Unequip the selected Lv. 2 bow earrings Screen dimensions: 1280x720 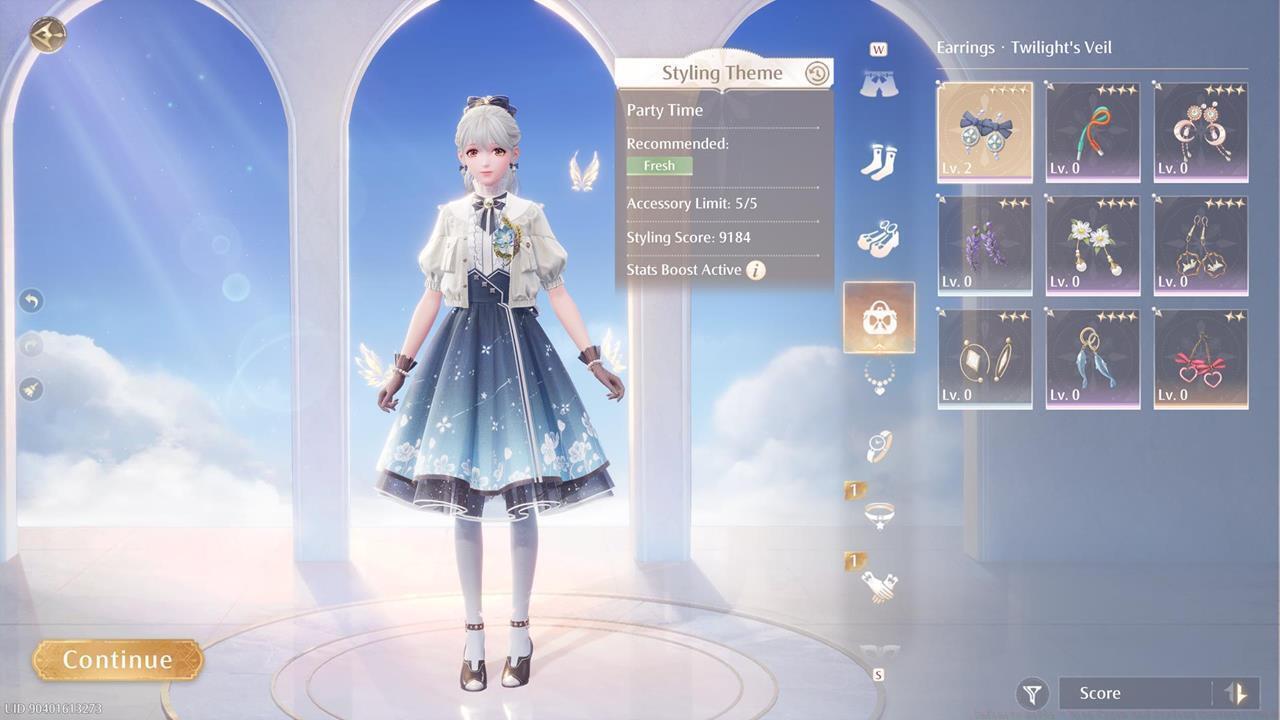pyautogui.click(x=983, y=131)
